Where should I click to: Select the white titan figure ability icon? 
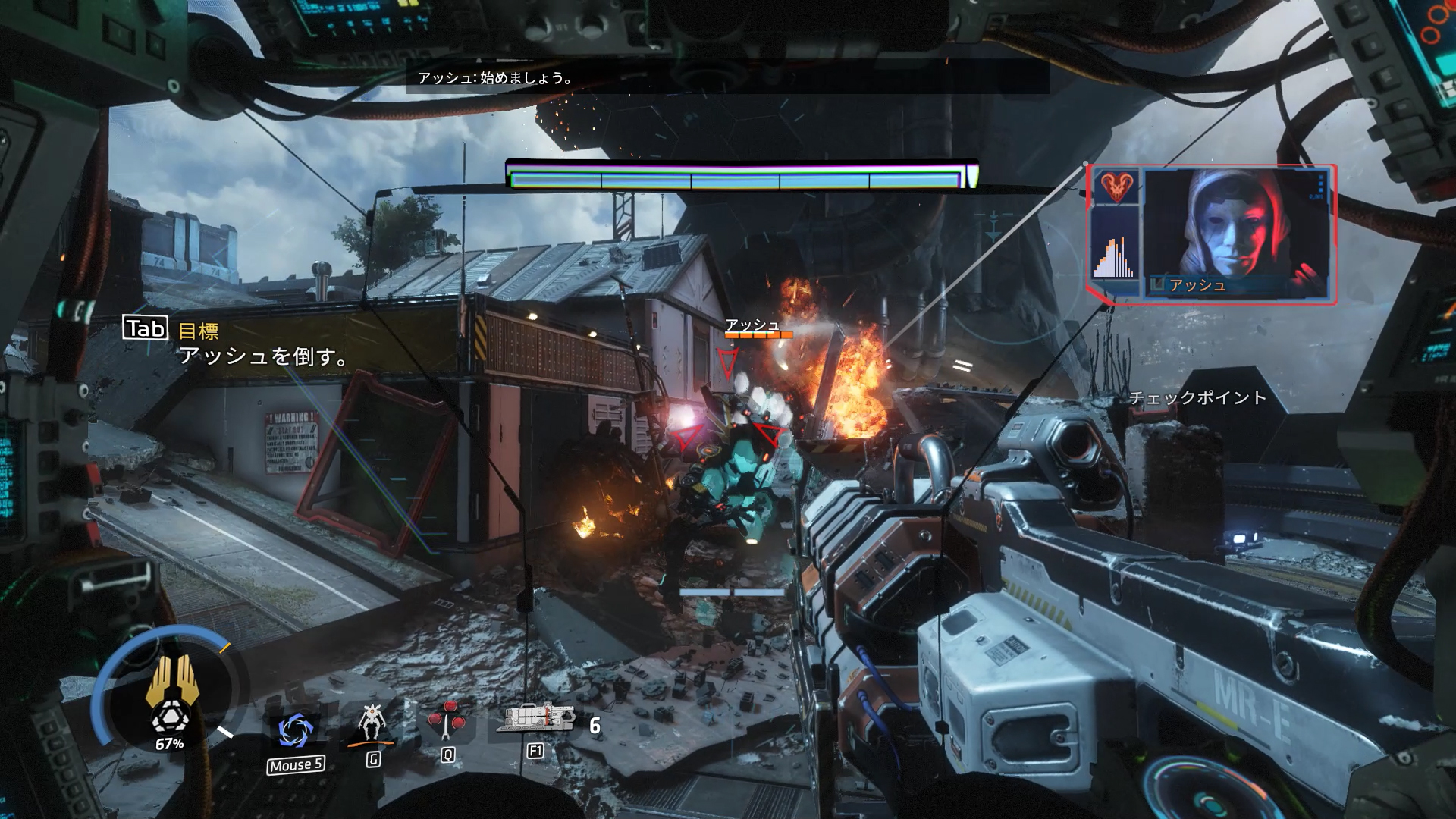pos(372,723)
